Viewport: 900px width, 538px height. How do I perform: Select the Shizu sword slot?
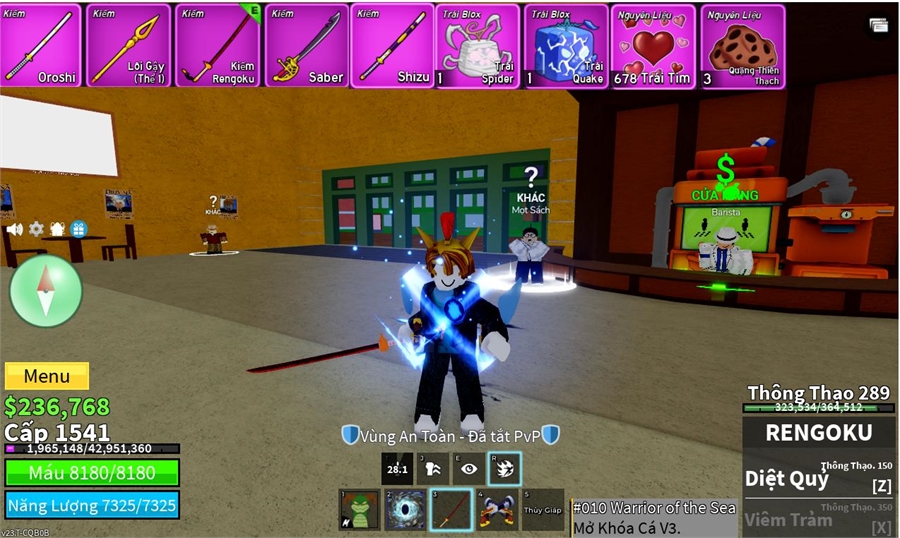(x=393, y=46)
